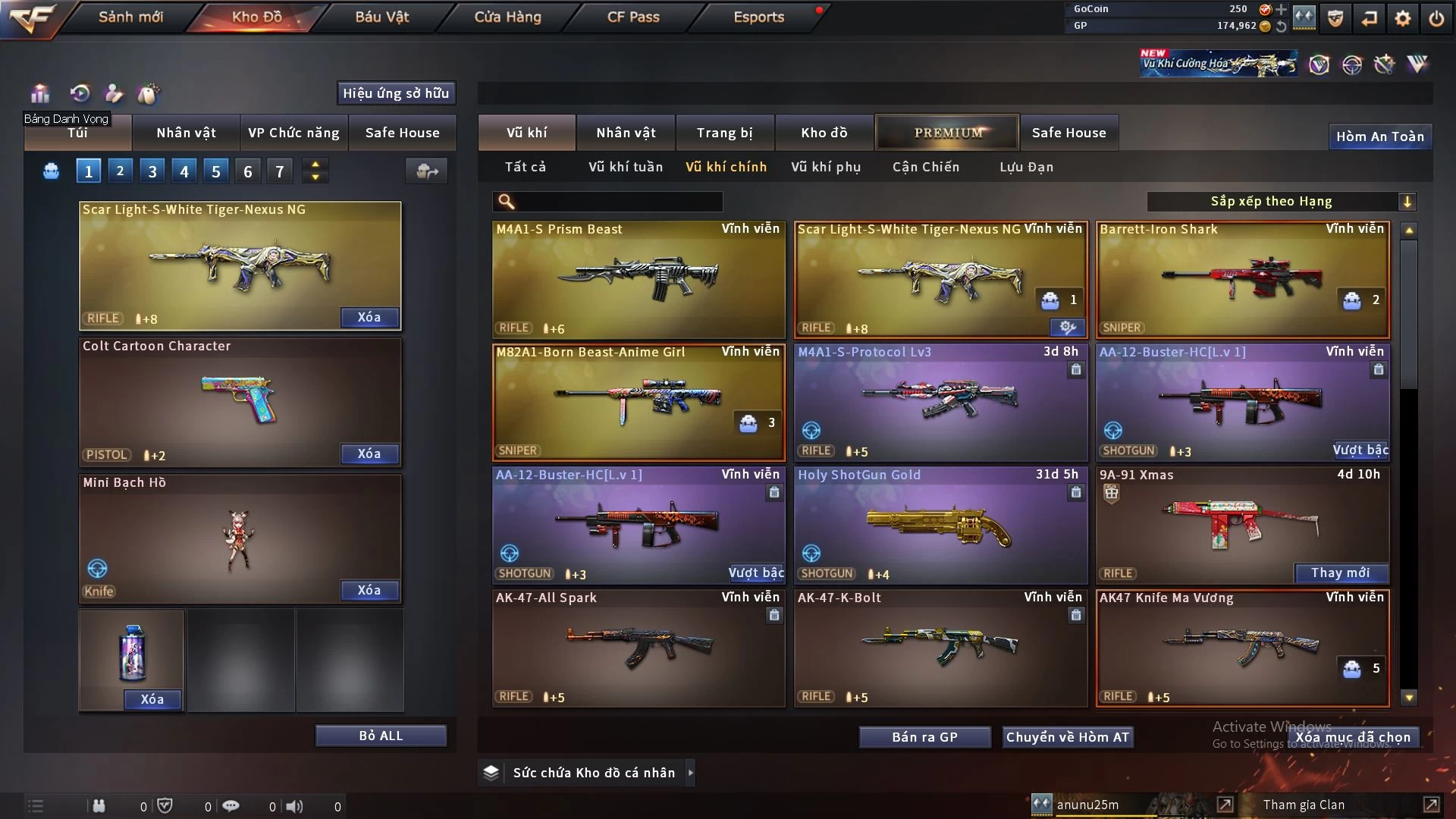Click Chuyển về Hòm AT
The width and height of the screenshot is (1456, 819).
(x=1067, y=737)
